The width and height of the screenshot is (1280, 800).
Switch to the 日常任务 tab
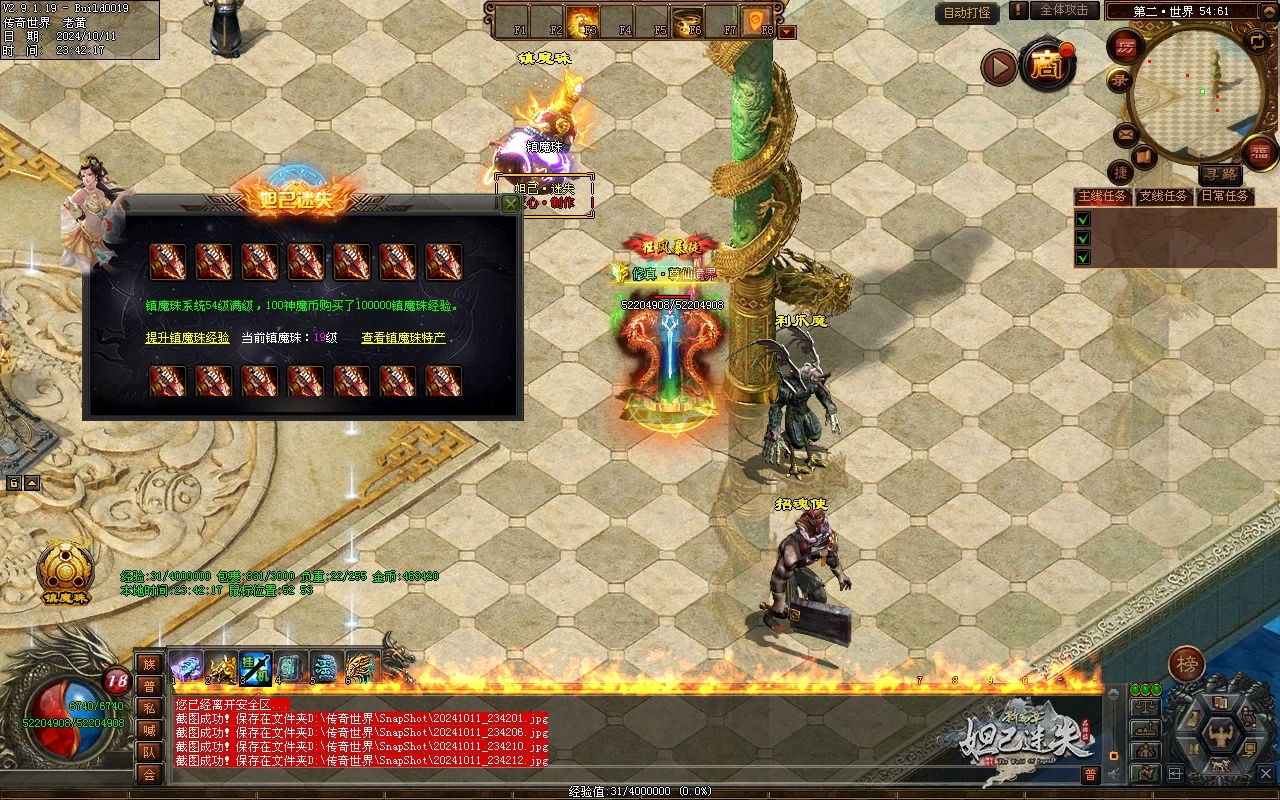click(x=1225, y=196)
